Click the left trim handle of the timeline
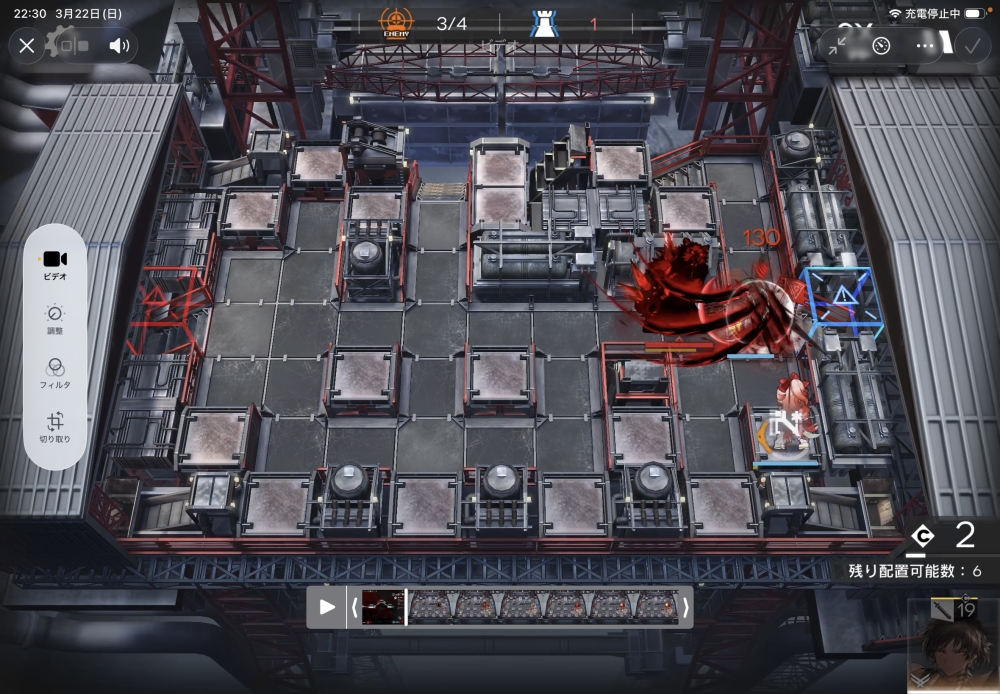 [353, 607]
